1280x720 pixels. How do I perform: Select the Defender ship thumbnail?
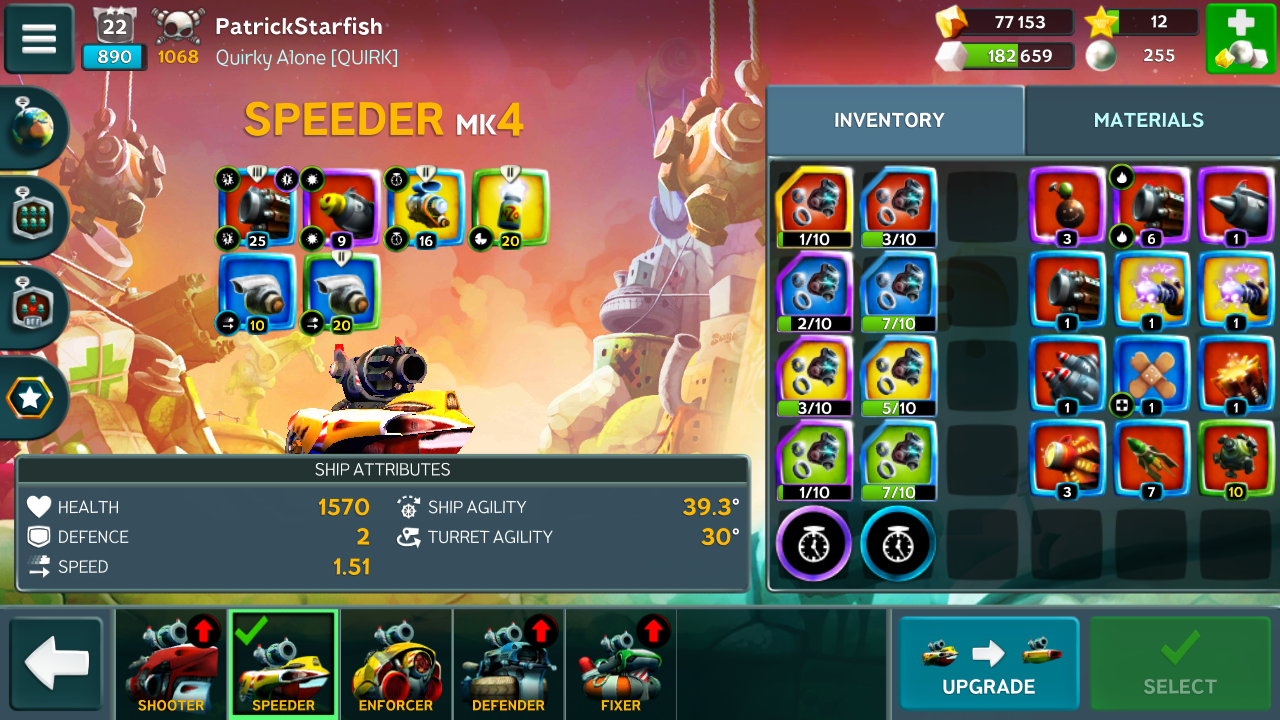[508, 664]
